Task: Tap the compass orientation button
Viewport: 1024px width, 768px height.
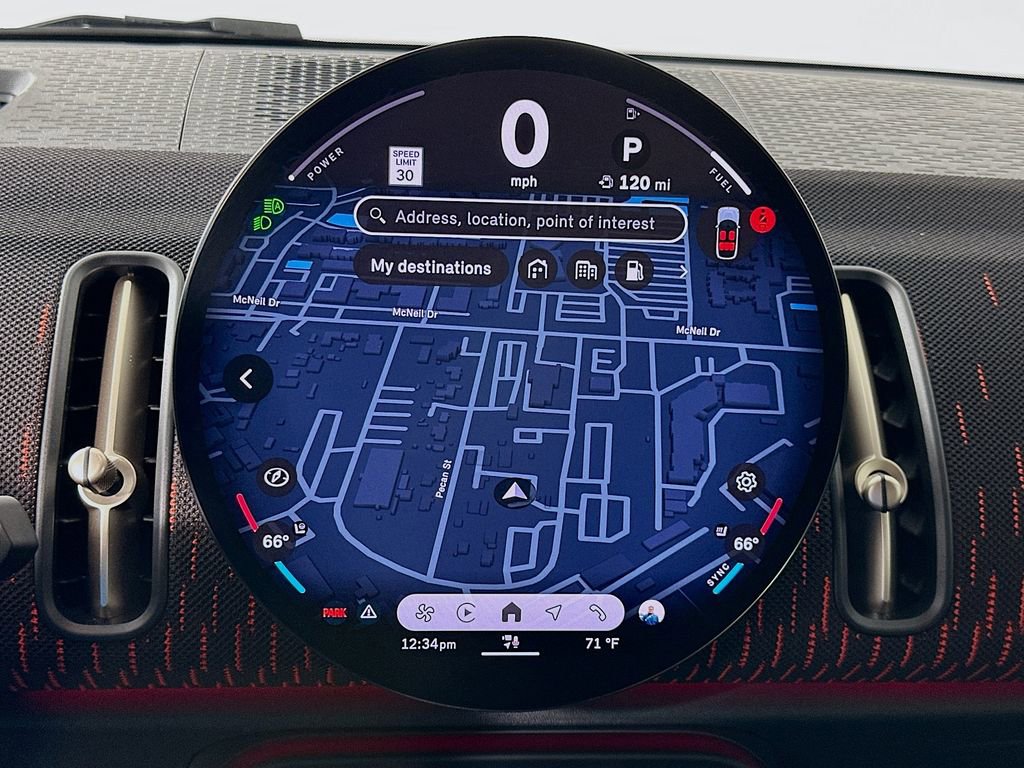Action: pos(275,477)
